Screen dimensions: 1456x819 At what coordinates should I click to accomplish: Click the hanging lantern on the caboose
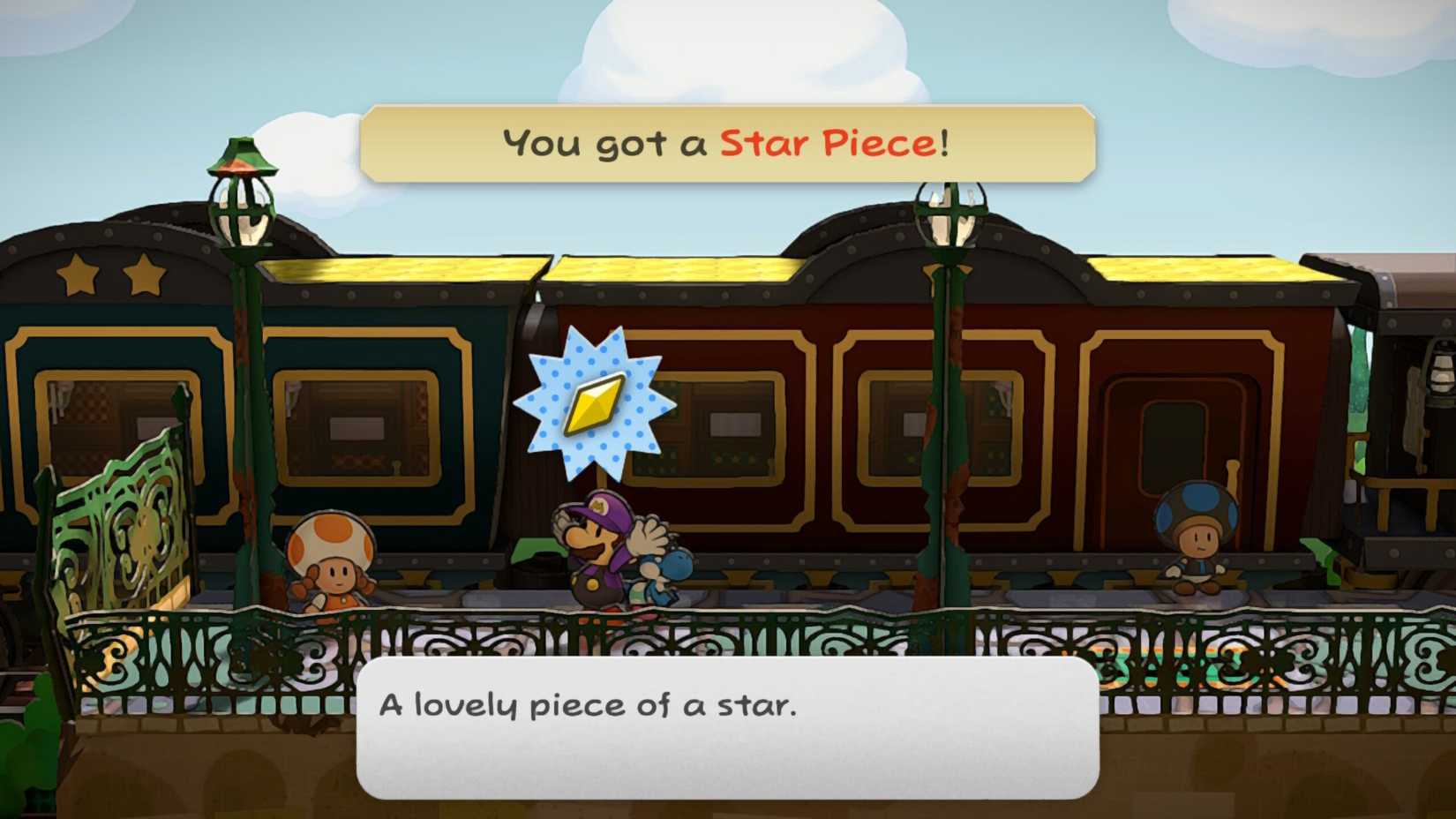1441,377
